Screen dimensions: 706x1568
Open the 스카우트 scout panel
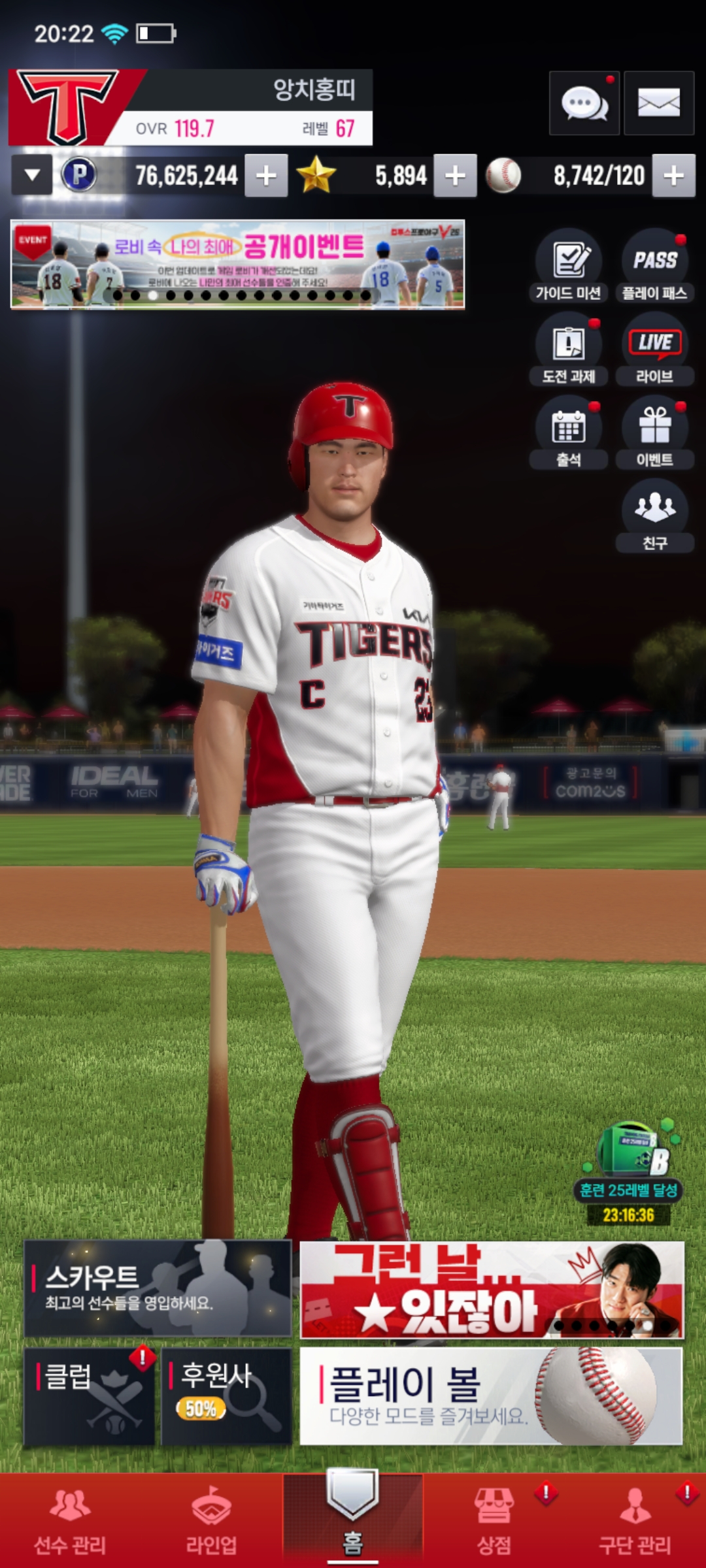158,1288
